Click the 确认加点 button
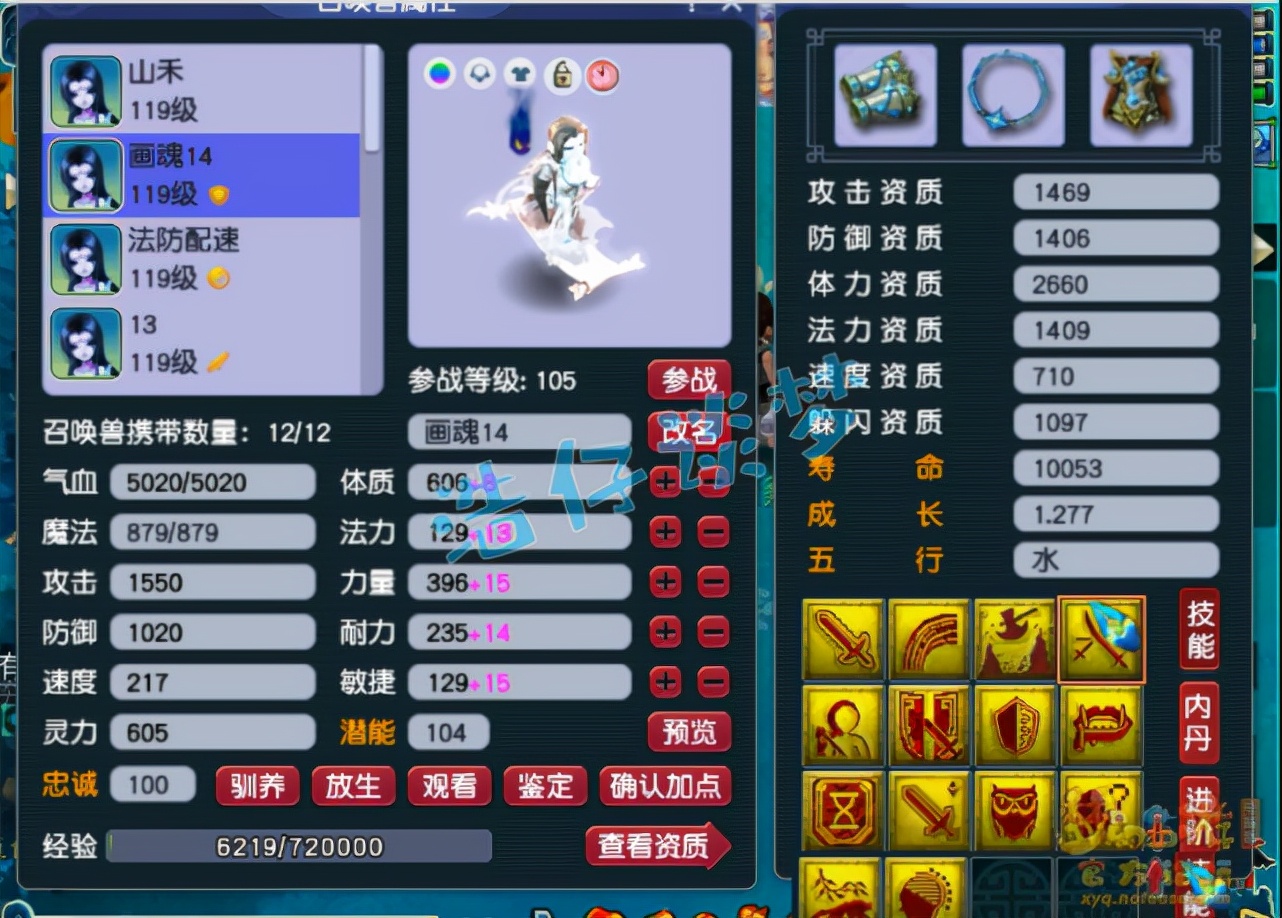 pyautogui.click(x=665, y=786)
